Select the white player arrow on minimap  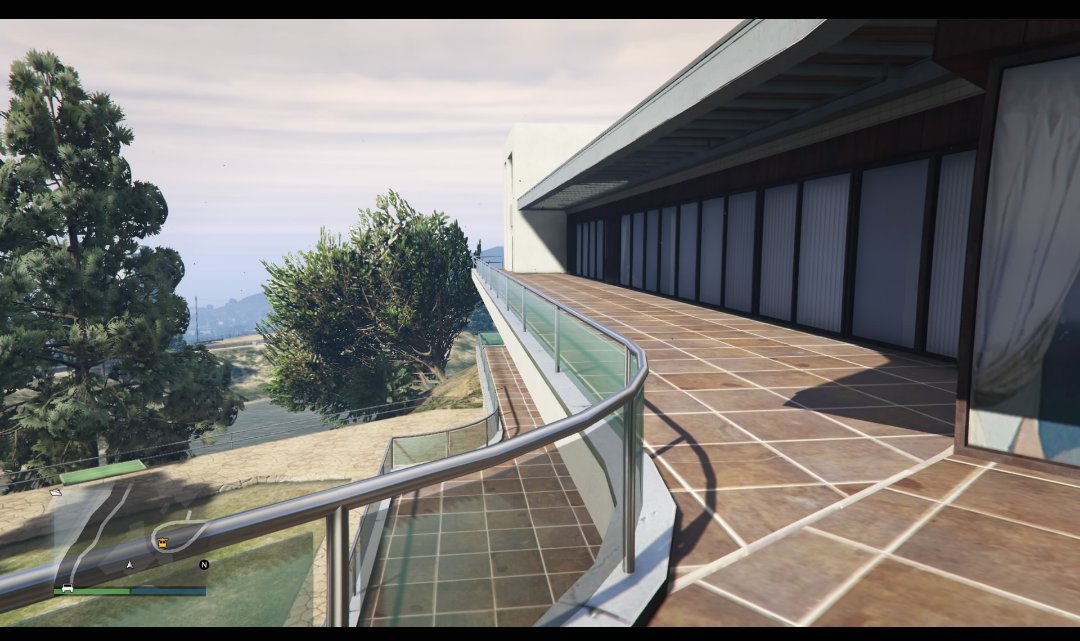click(129, 565)
